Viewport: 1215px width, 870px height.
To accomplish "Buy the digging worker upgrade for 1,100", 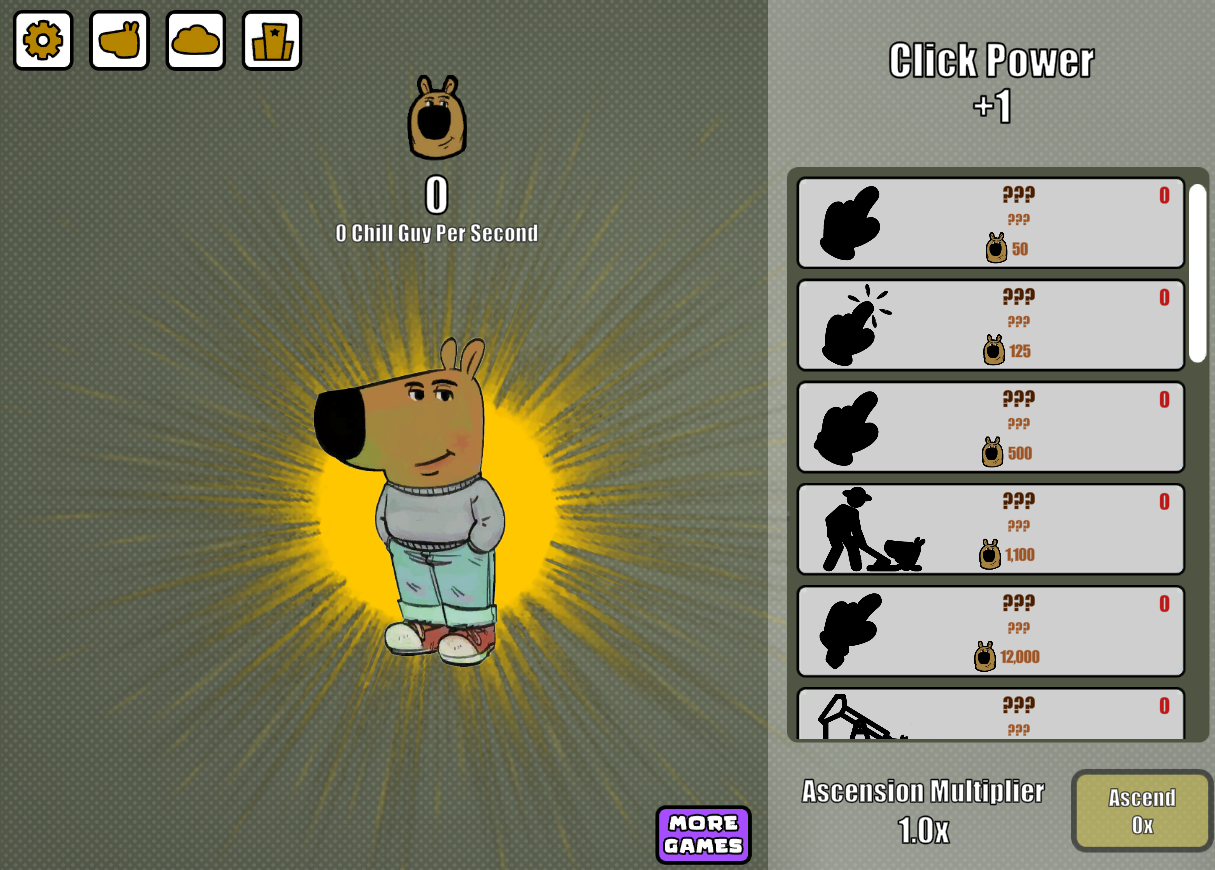I will coord(990,529).
